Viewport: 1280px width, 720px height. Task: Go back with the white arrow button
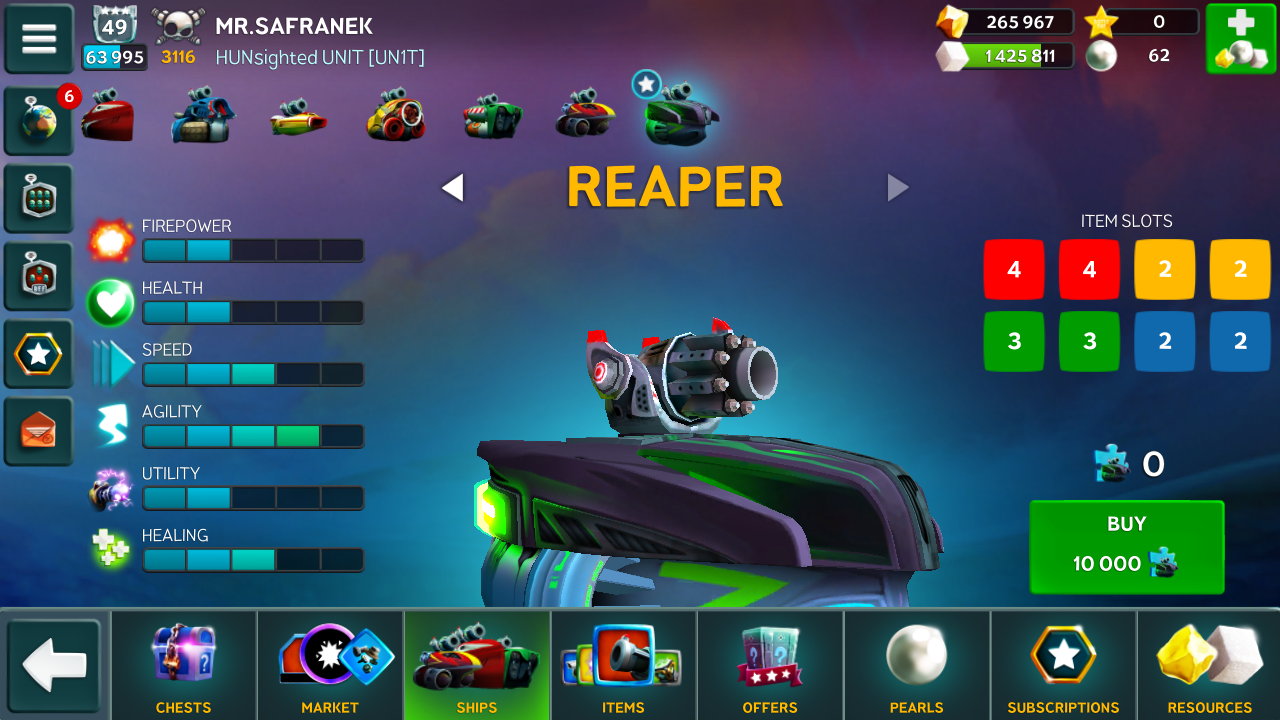(x=54, y=665)
